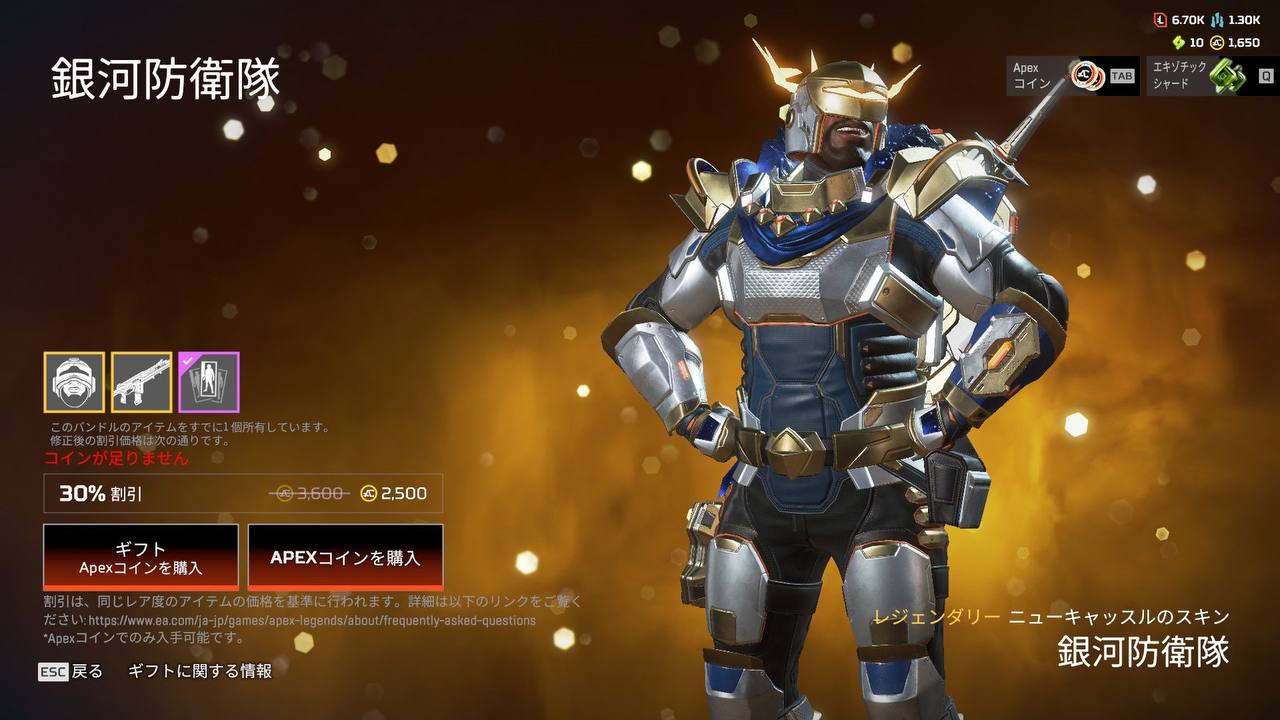Screen dimensions: 1280x720
Task: Open the ギフト Apex coin purchase button
Action: [x=141, y=557]
